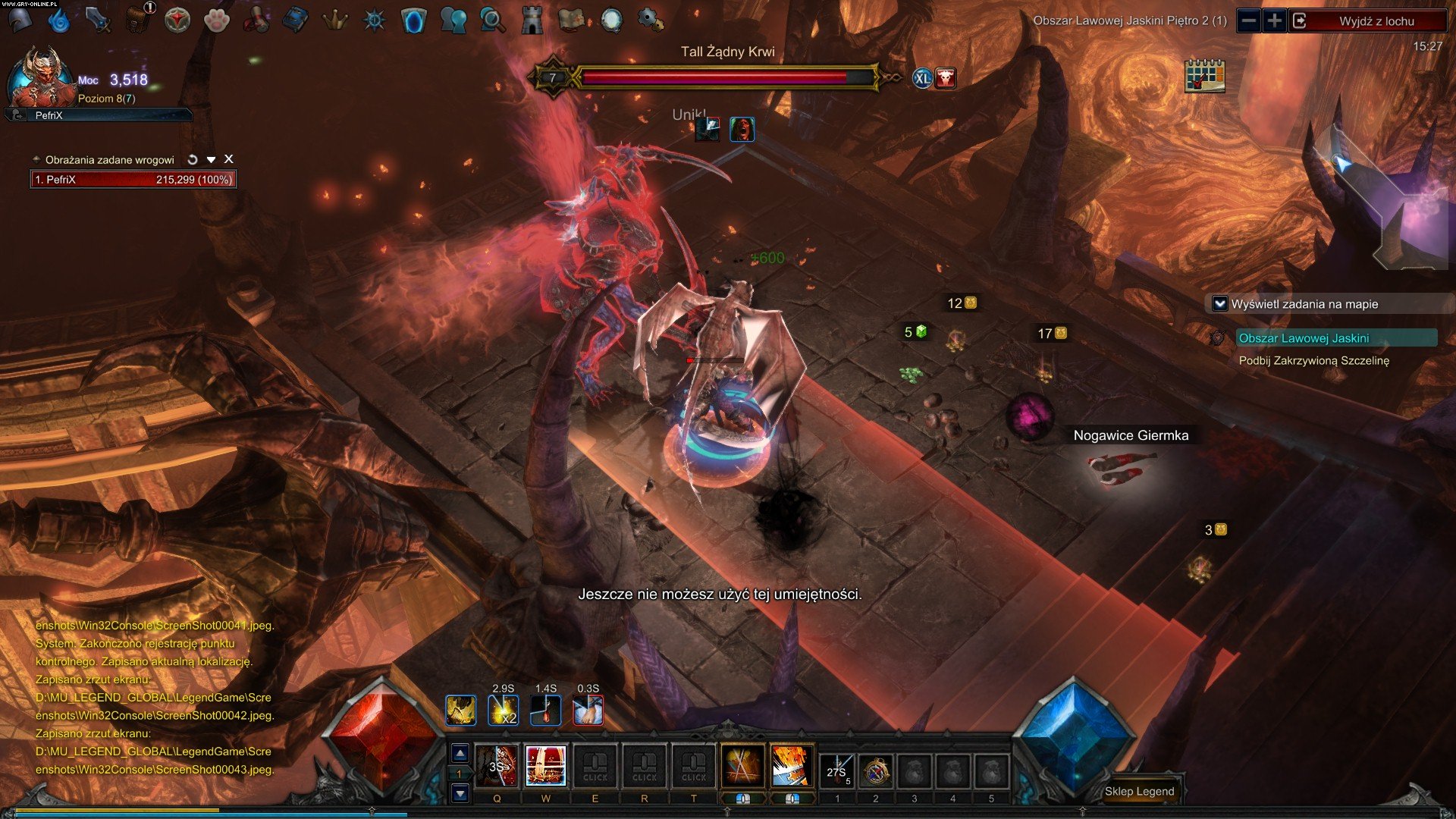Open the calendar attendance icon
Screen dimensions: 1456x819
point(1204,76)
